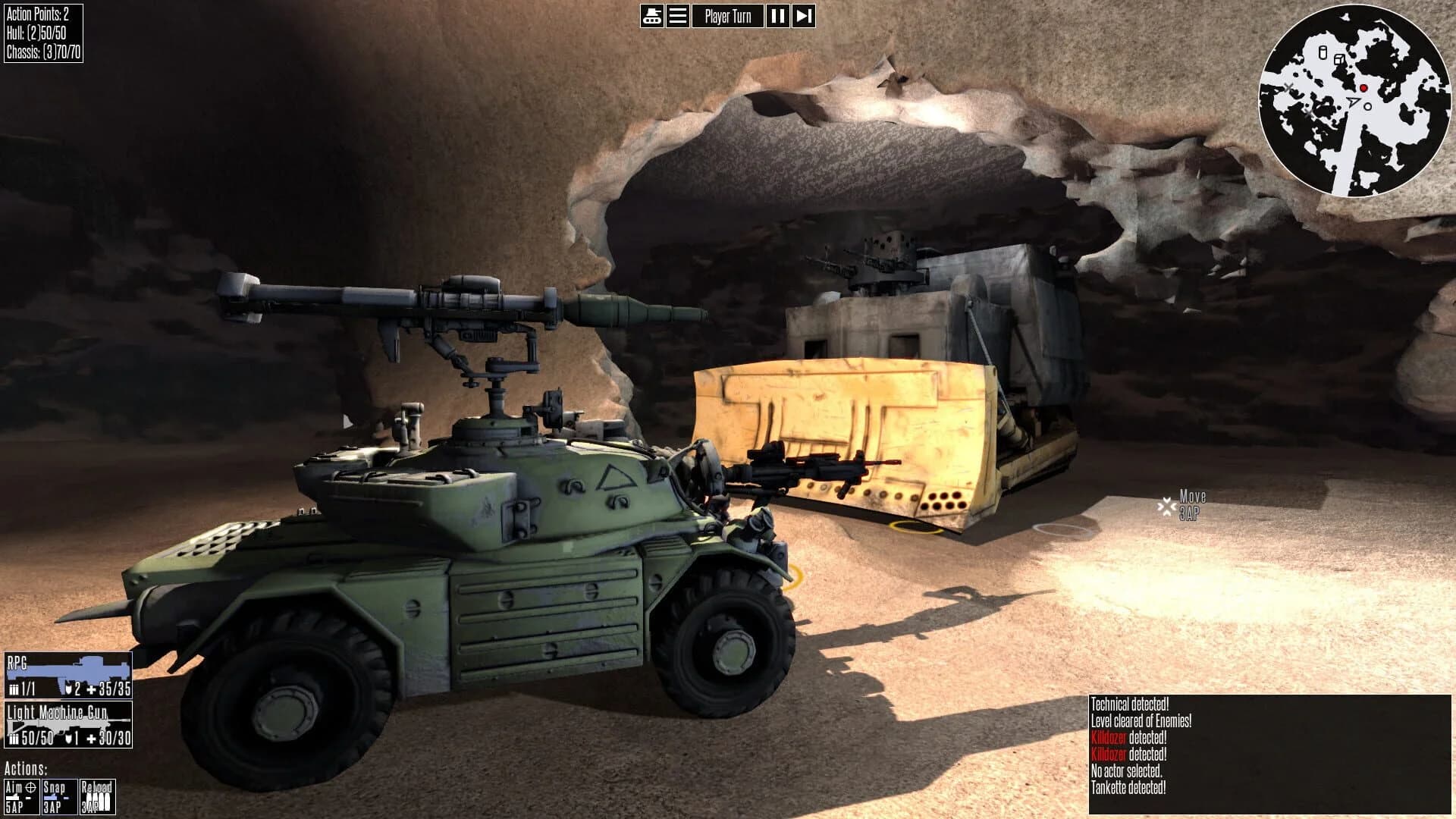Click the magazine ammo icon on the RPG panel
Image resolution: width=1456 pixels, height=819 pixels.
click(14, 688)
